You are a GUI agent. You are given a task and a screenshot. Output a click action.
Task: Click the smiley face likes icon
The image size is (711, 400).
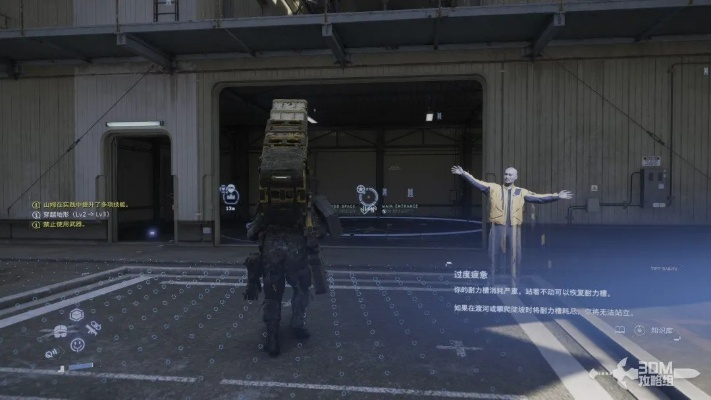click(77, 345)
